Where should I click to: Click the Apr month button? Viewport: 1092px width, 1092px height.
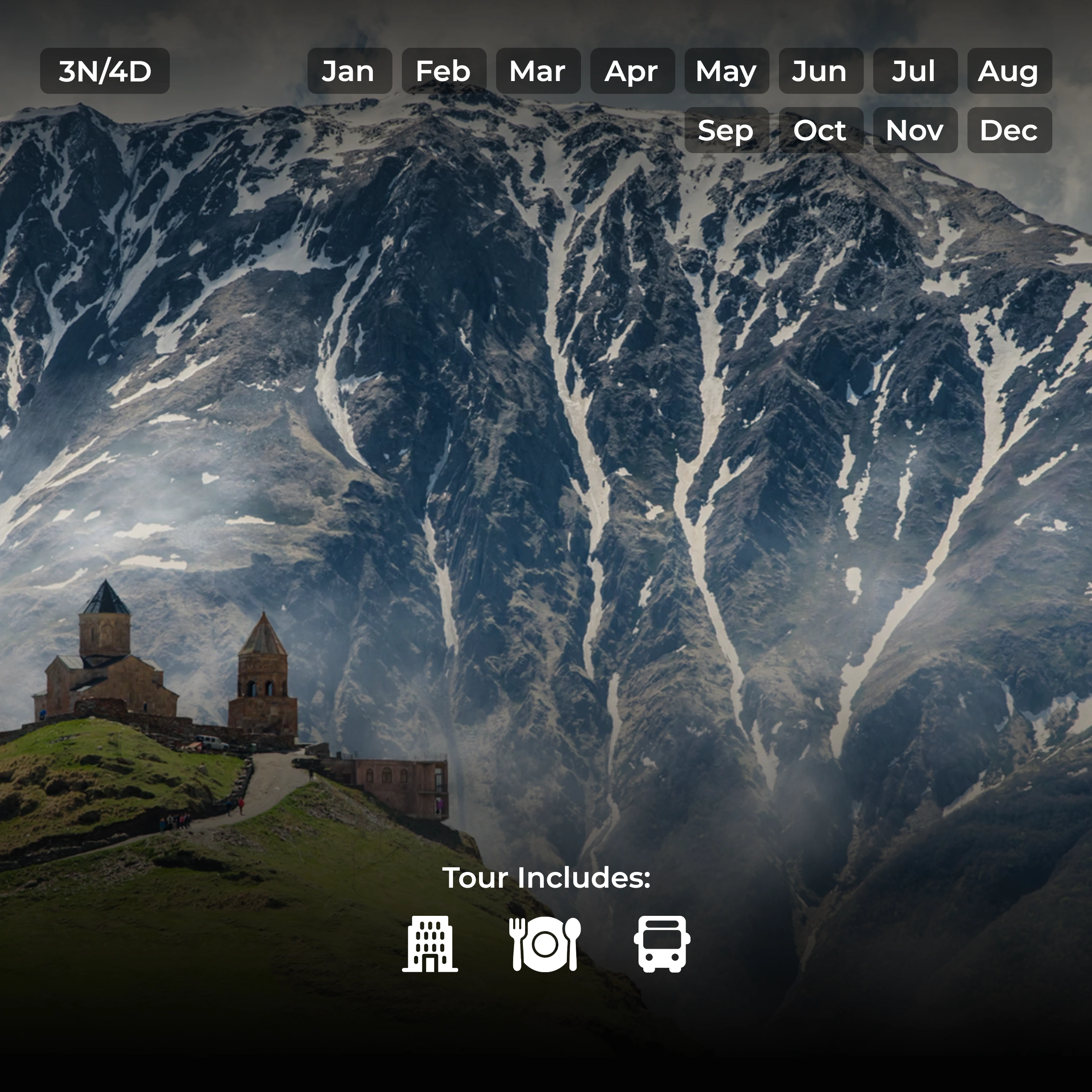[632, 71]
